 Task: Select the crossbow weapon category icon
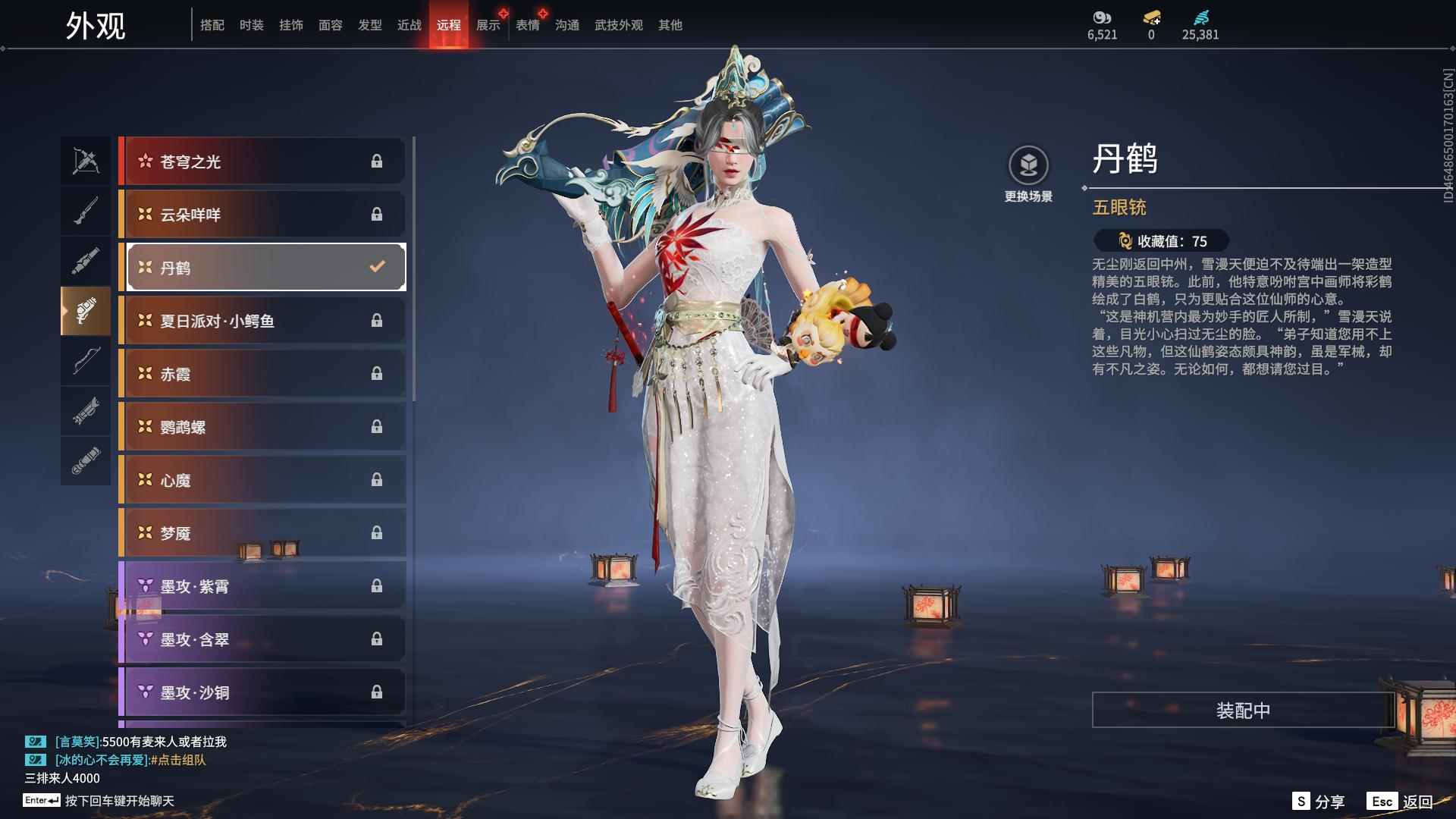(86, 161)
